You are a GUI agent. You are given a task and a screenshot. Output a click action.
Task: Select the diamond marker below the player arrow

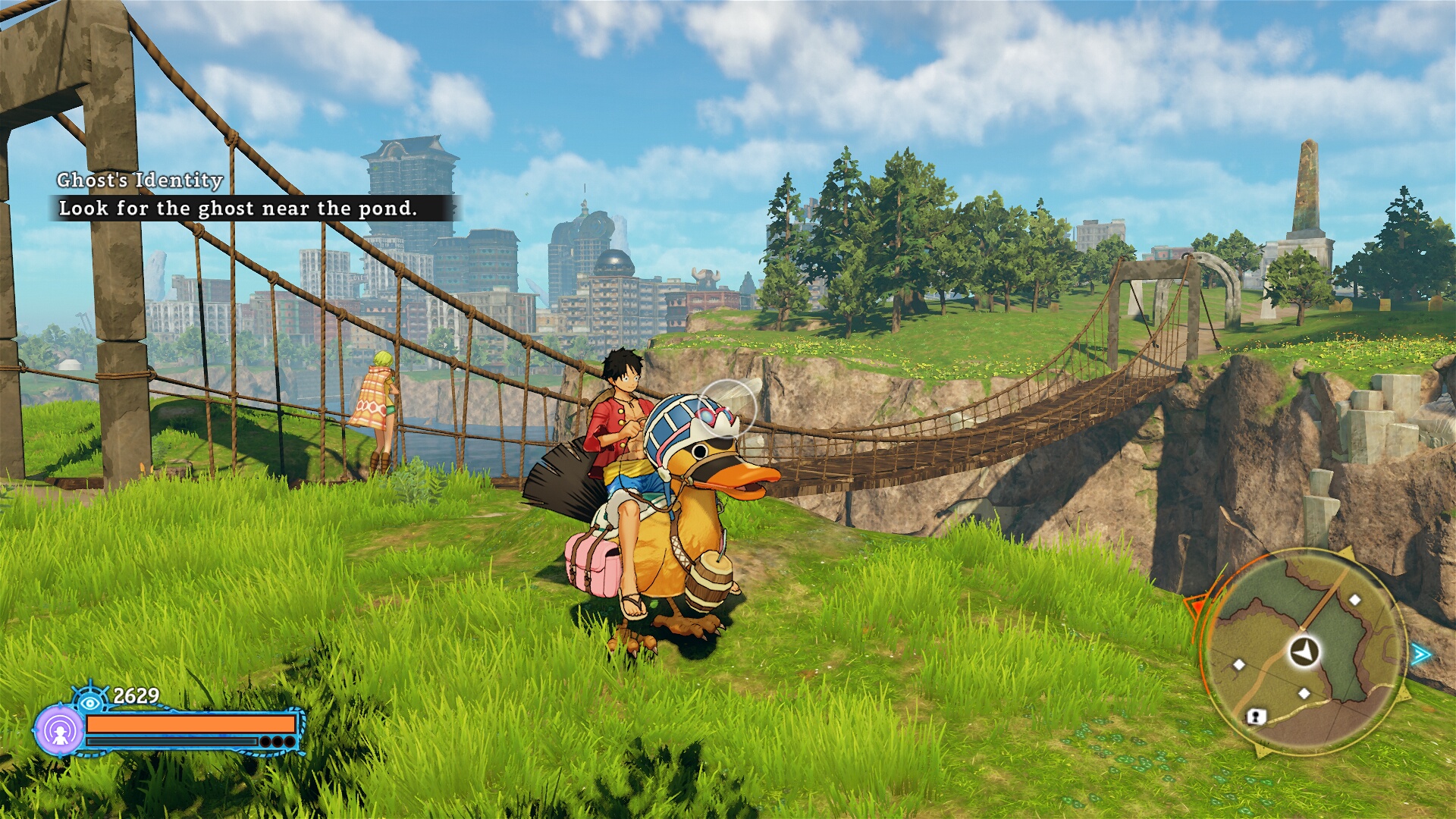(x=1304, y=693)
